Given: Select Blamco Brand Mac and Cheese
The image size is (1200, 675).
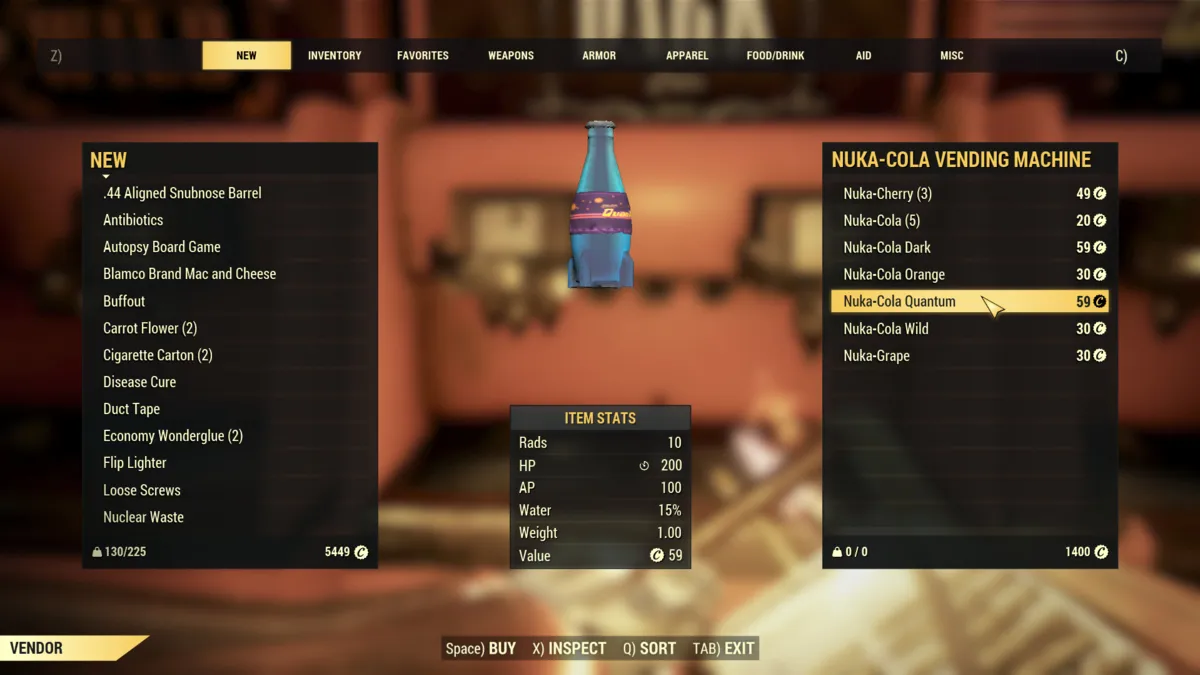Looking at the screenshot, I should (189, 274).
